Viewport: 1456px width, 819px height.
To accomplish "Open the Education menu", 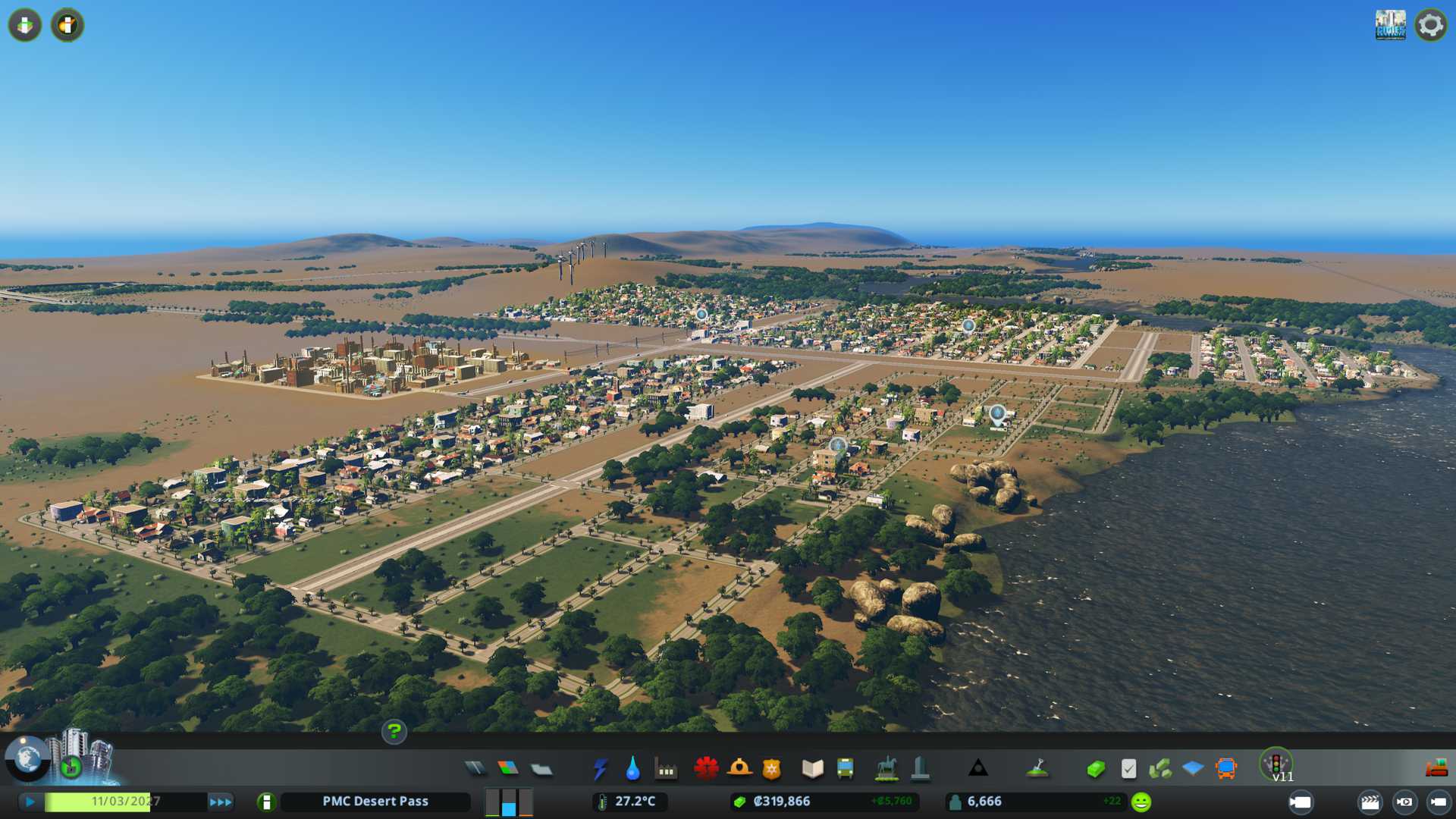I will 812,769.
